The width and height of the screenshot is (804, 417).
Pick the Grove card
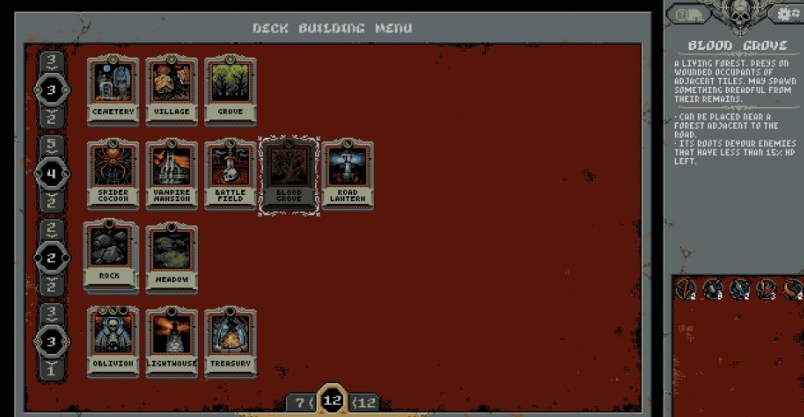coord(230,90)
